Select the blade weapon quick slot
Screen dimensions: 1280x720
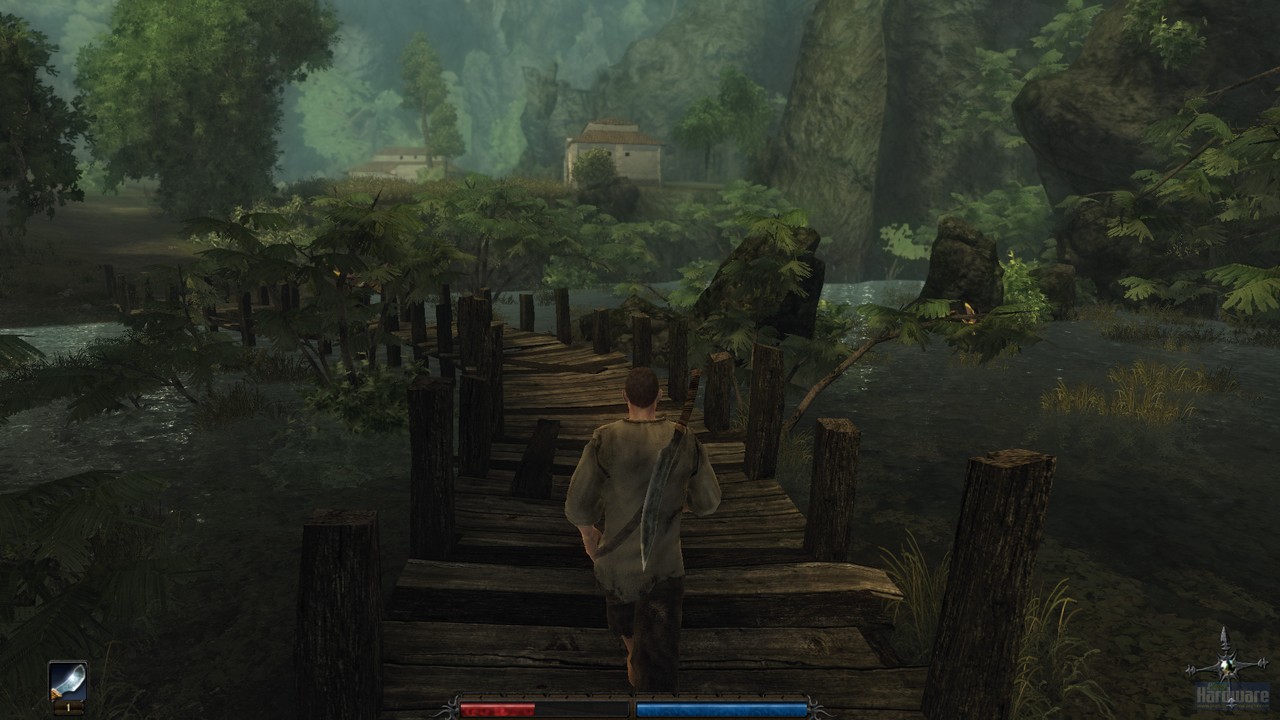(68, 682)
